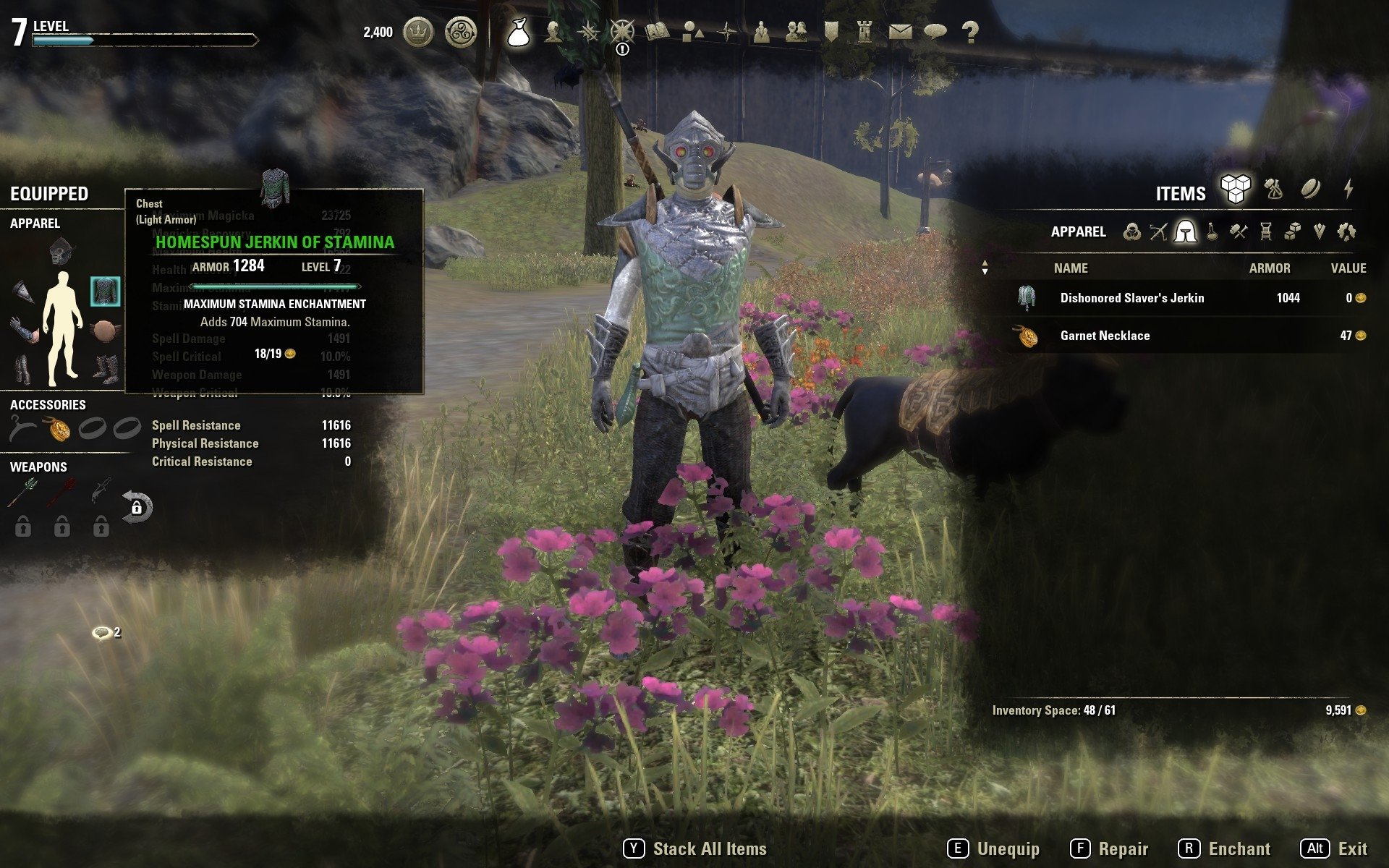Open the crafting bag tab
This screenshot has height=868, width=1389.
(x=1273, y=190)
